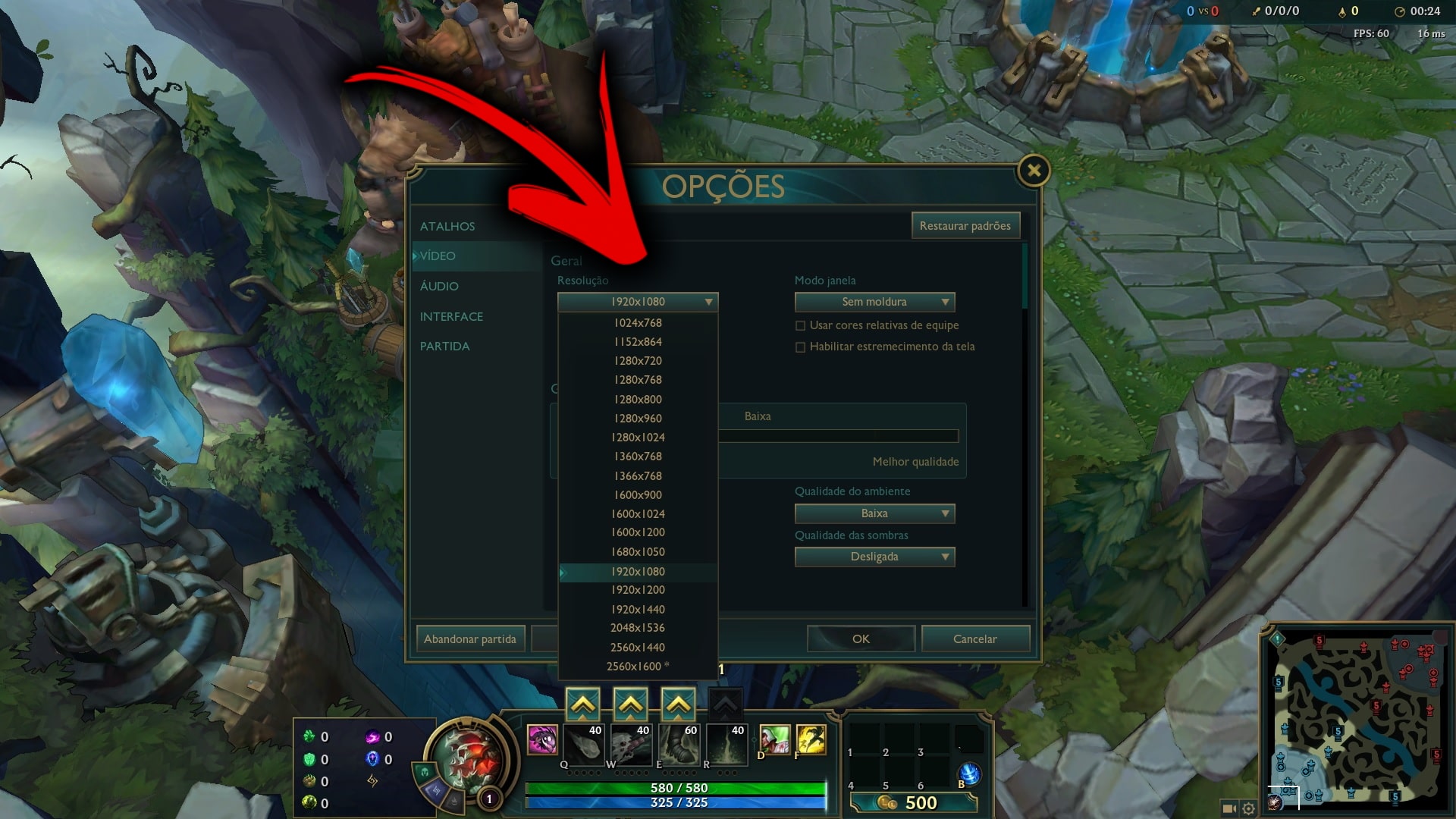Open the 'Qualidade das sombras' dropdown

[874, 556]
